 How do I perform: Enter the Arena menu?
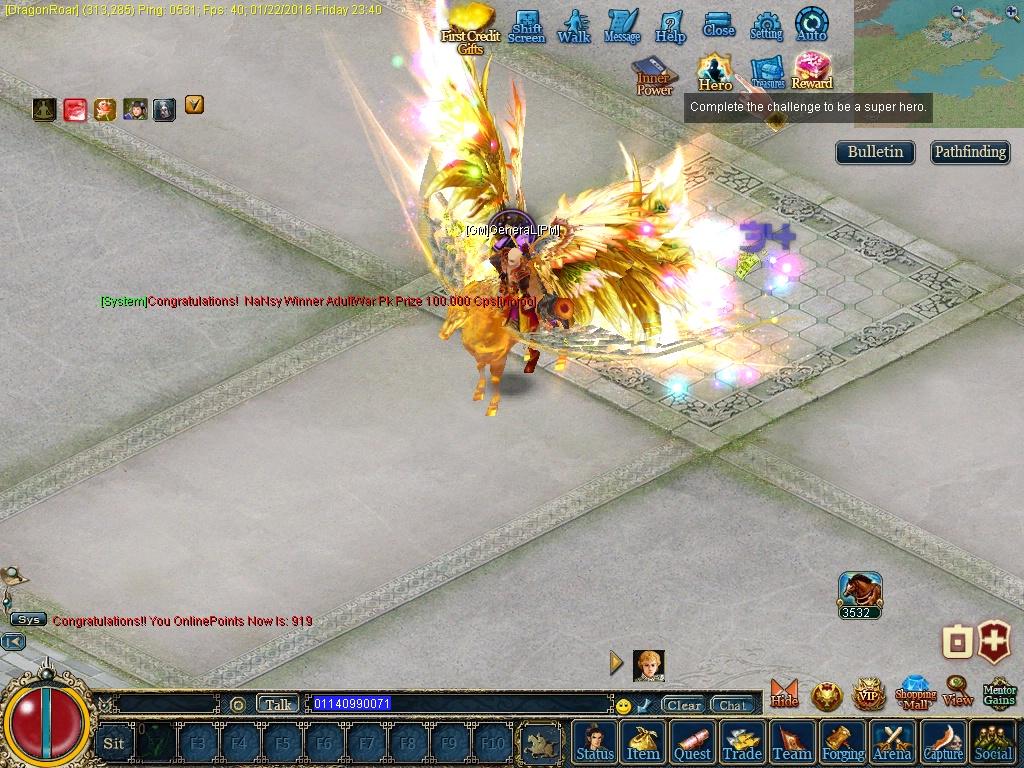point(892,742)
